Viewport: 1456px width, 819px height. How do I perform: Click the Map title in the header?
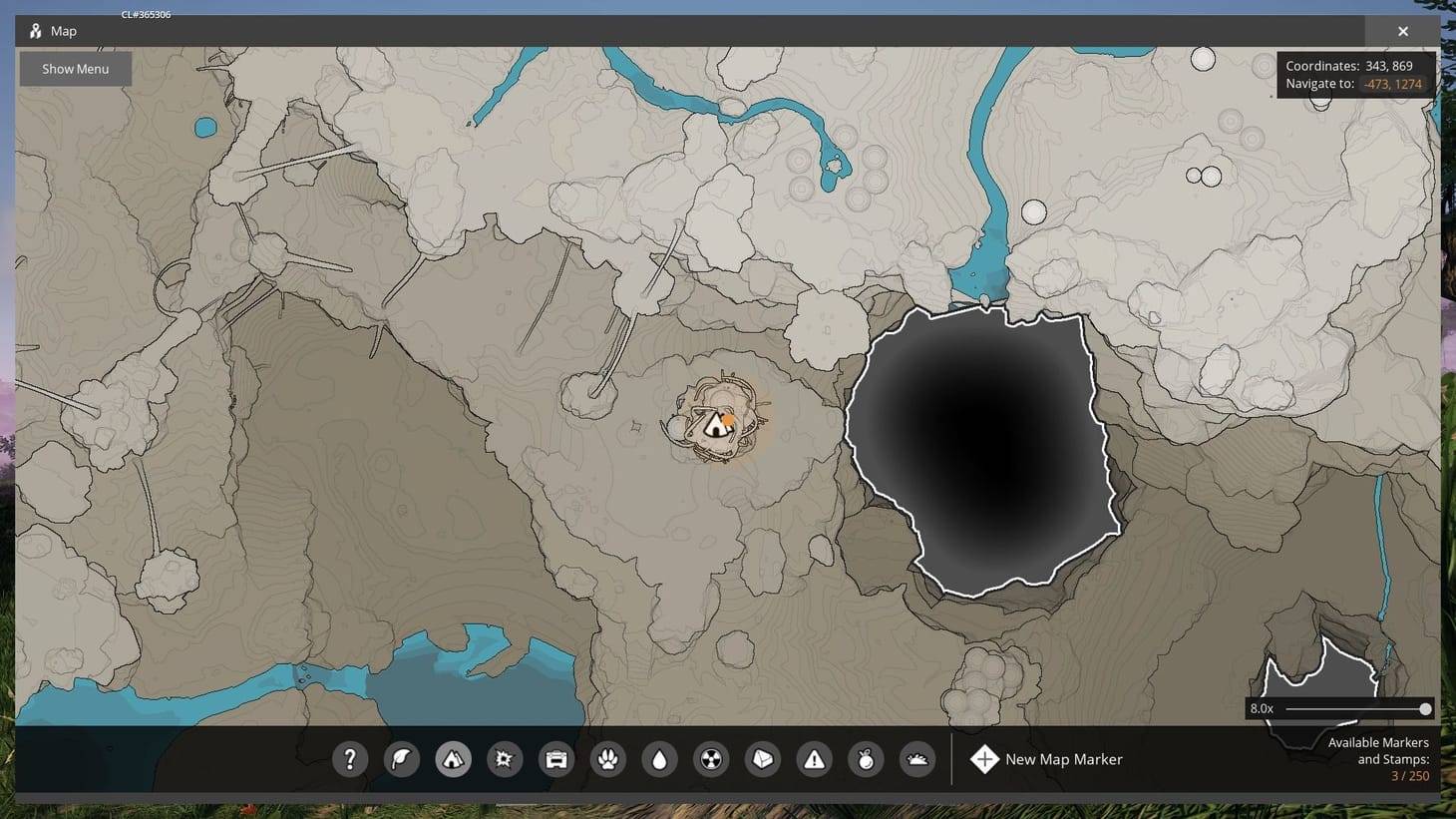coord(62,31)
